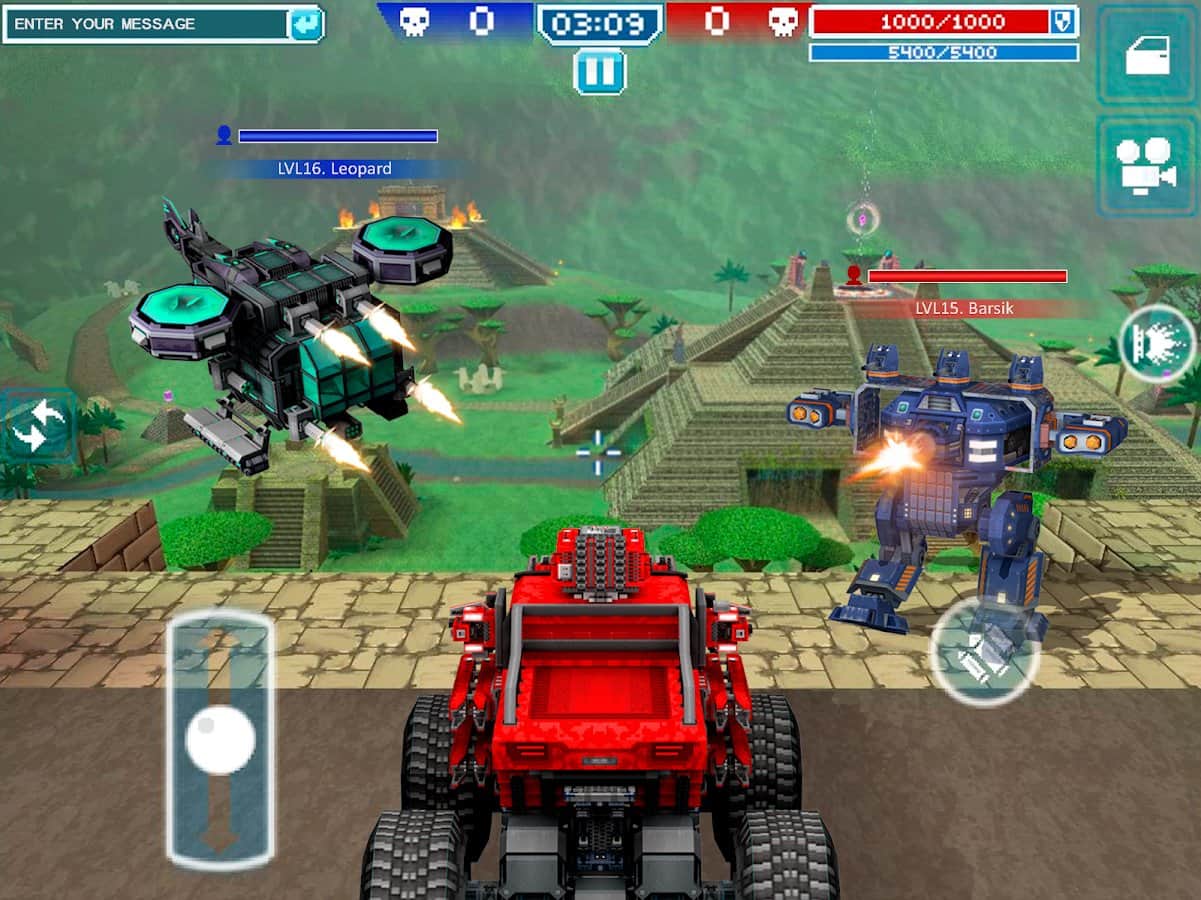Image resolution: width=1201 pixels, height=900 pixels.
Task: Pause the match with the pause button
Action: [x=600, y=71]
